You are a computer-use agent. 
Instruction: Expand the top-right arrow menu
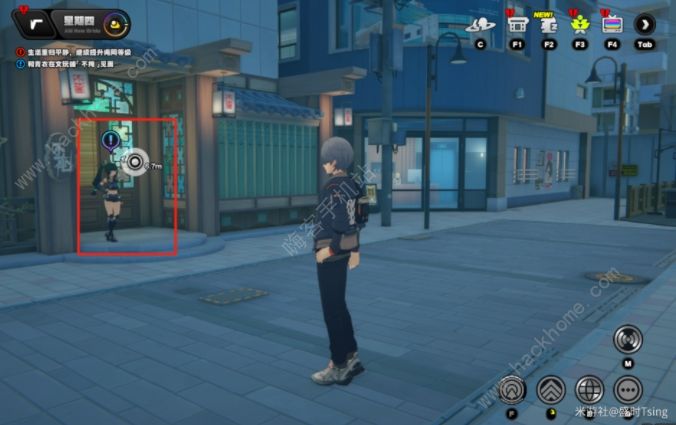(645, 25)
